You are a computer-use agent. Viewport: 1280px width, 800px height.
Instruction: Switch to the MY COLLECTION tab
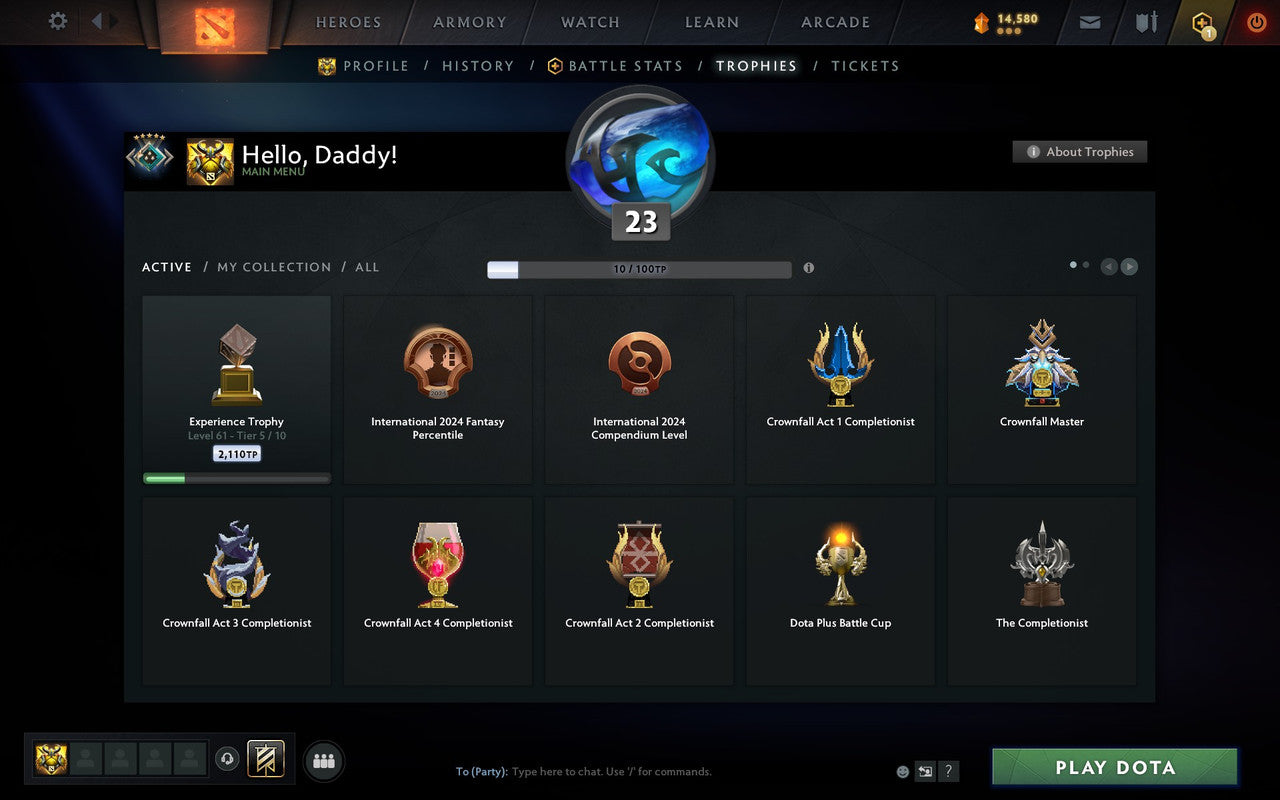coord(274,267)
